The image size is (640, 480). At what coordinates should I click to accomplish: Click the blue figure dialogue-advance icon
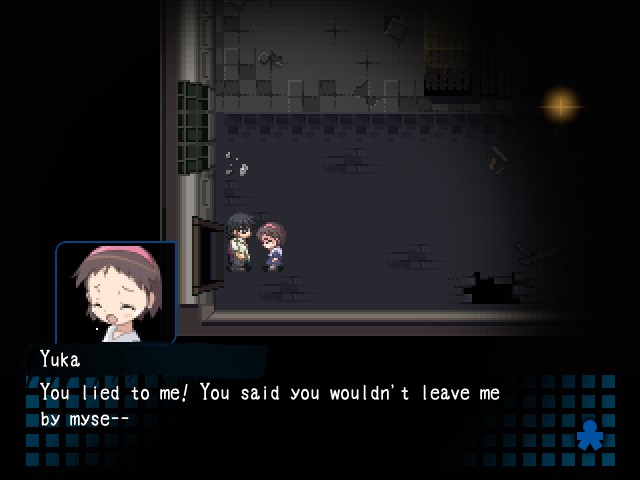pyautogui.click(x=591, y=435)
